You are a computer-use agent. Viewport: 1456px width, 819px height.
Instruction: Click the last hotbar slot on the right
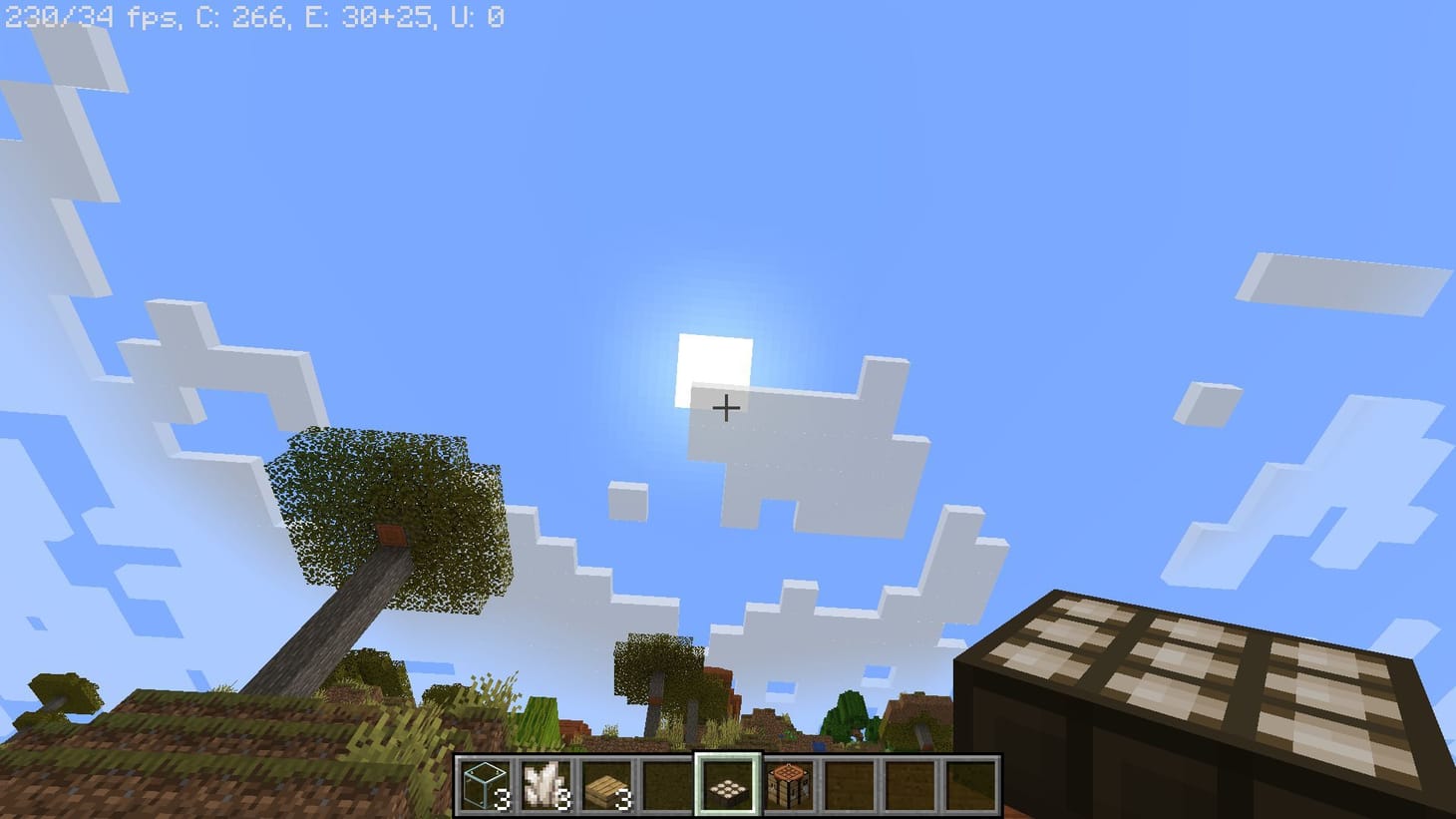pyautogui.click(x=968, y=786)
